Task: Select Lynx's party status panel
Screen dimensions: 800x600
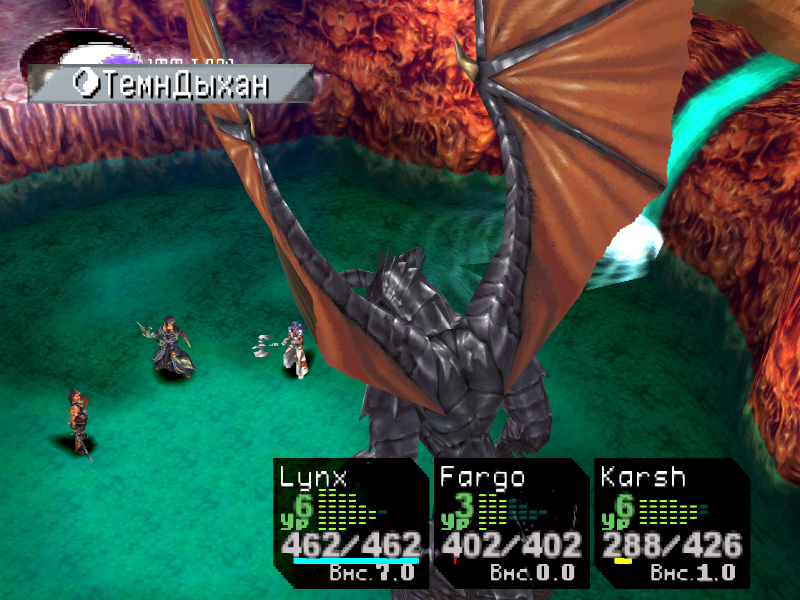Action: coord(350,523)
